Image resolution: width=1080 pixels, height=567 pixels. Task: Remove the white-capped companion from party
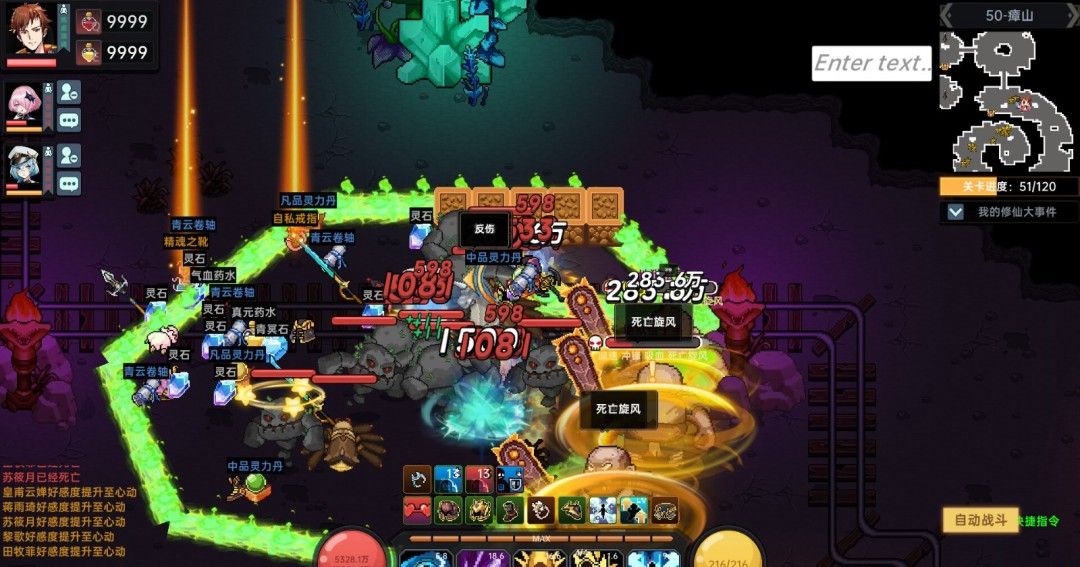pos(68,155)
